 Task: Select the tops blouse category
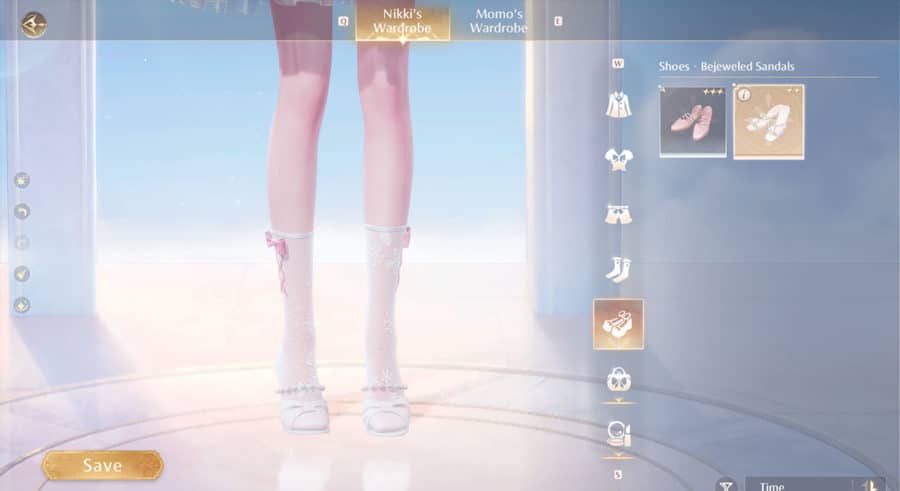[x=618, y=158]
